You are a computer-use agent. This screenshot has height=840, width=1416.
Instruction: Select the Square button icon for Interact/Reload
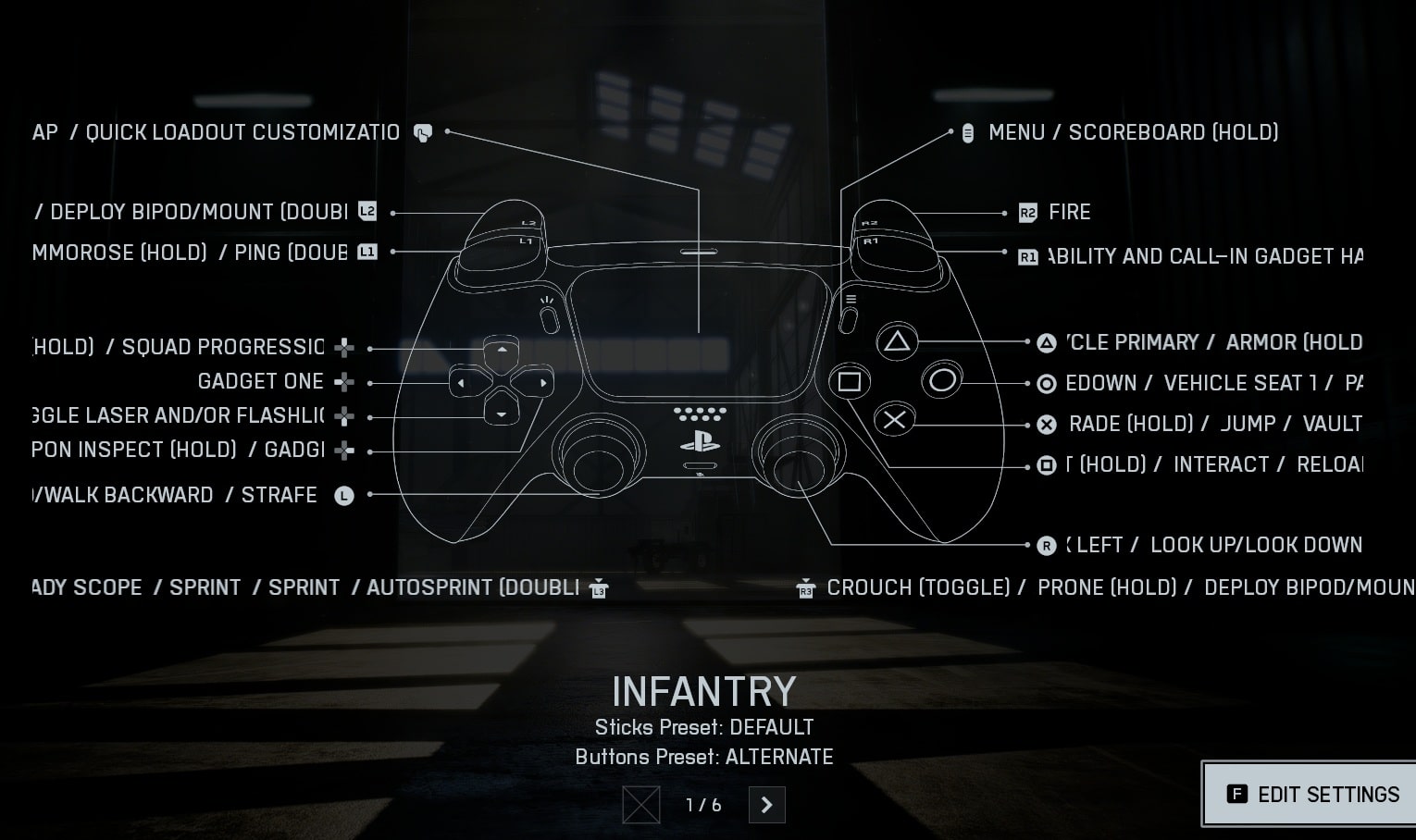click(x=1046, y=464)
